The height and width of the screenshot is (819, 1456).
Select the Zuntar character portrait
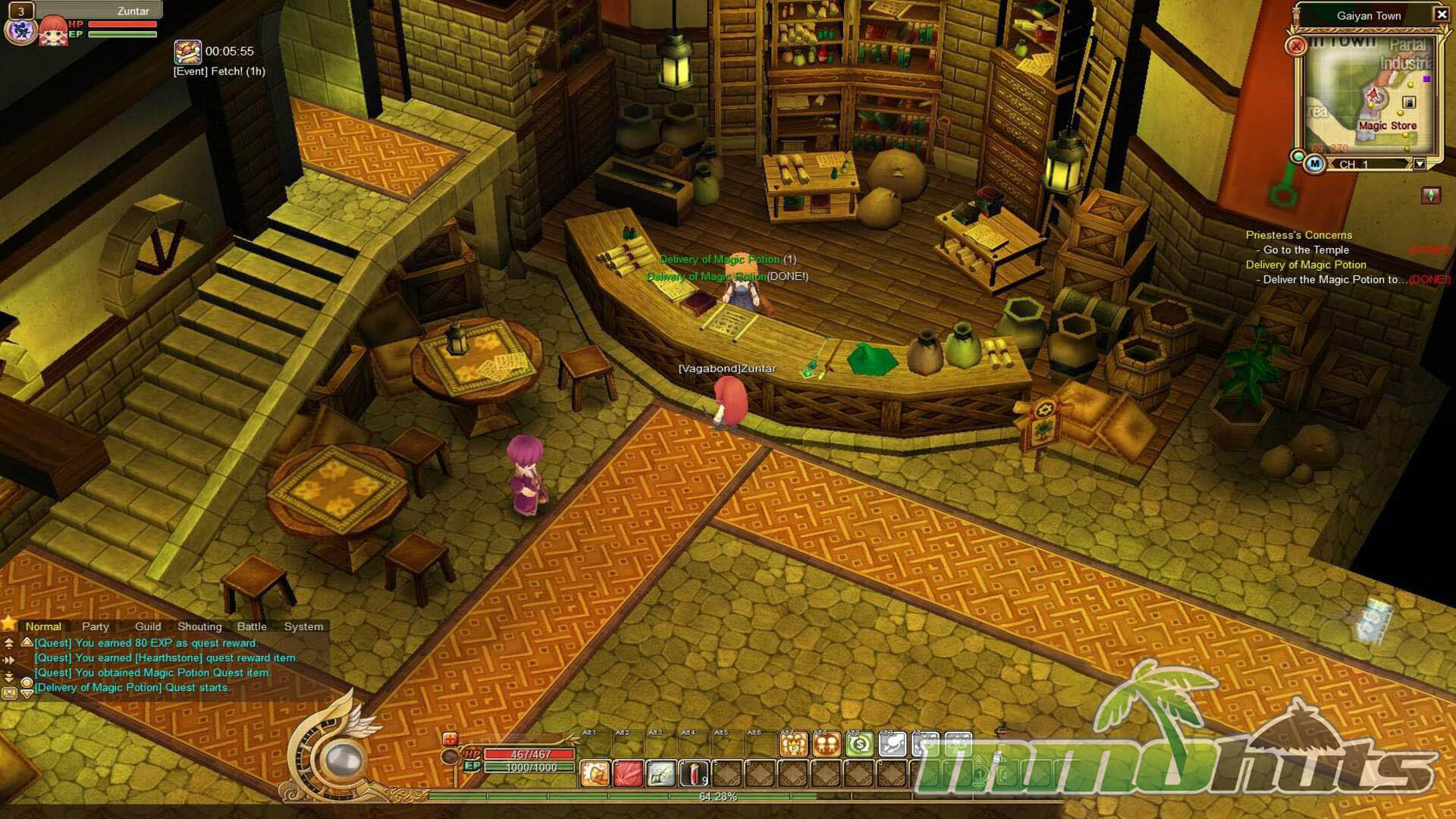pyautogui.click(x=53, y=30)
